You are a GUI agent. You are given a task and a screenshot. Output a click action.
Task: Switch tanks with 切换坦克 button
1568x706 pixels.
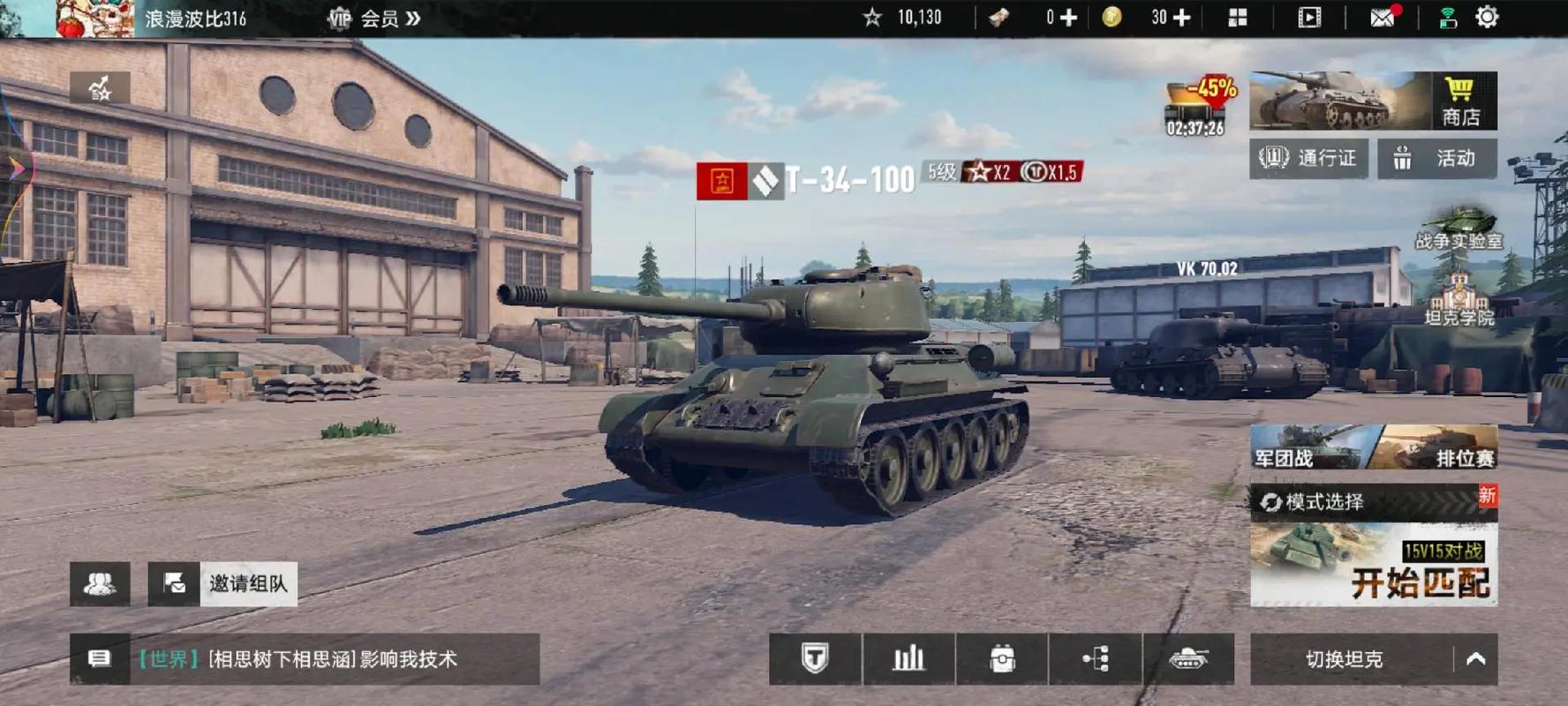coord(1344,659)
